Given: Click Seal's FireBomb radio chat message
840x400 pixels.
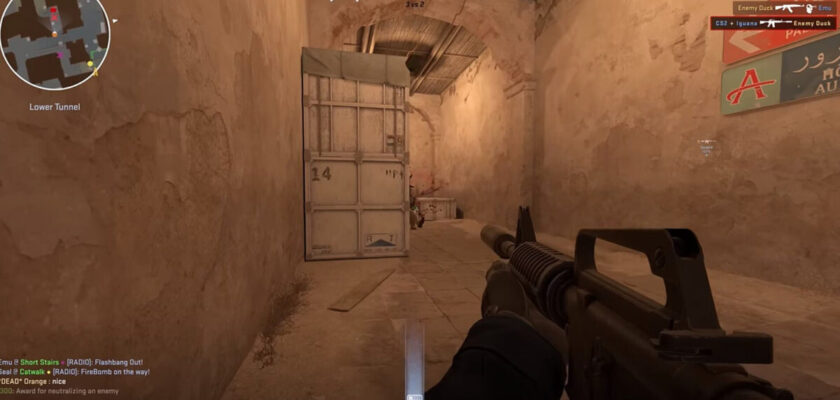Looking at the screenshot, I should [75, 372].
